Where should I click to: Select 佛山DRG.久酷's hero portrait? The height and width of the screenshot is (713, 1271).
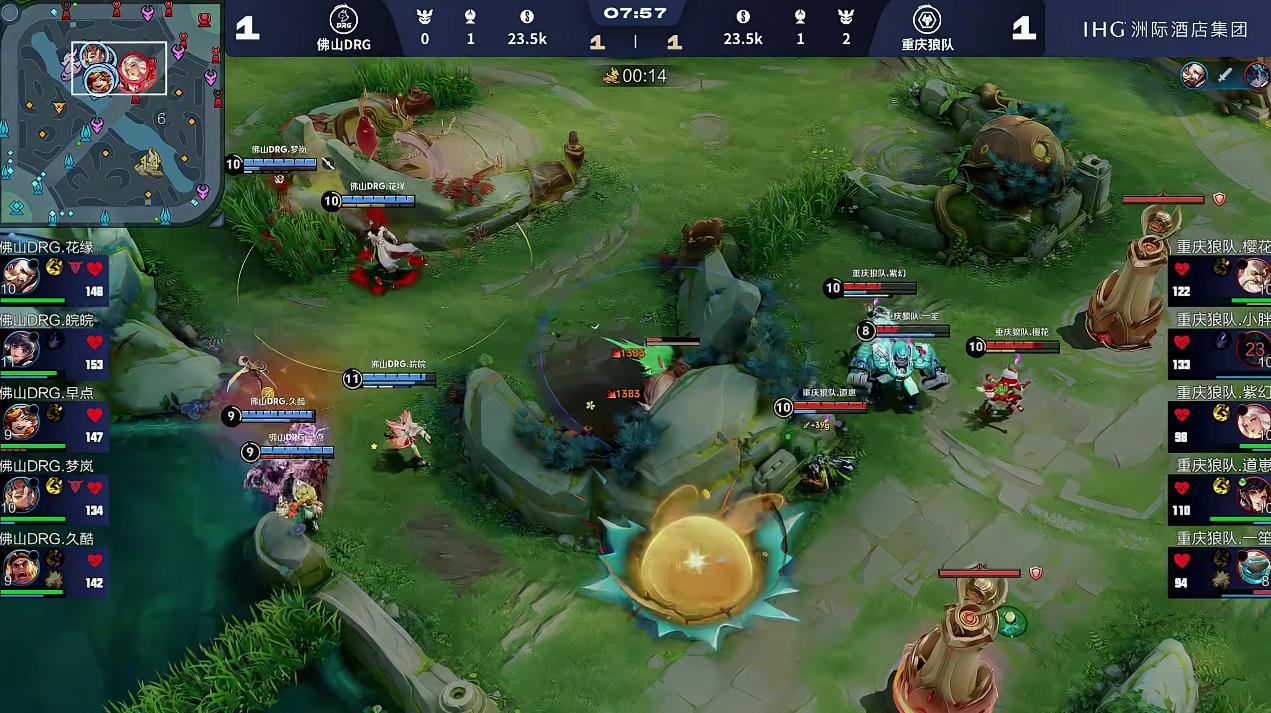pos(20,568)
